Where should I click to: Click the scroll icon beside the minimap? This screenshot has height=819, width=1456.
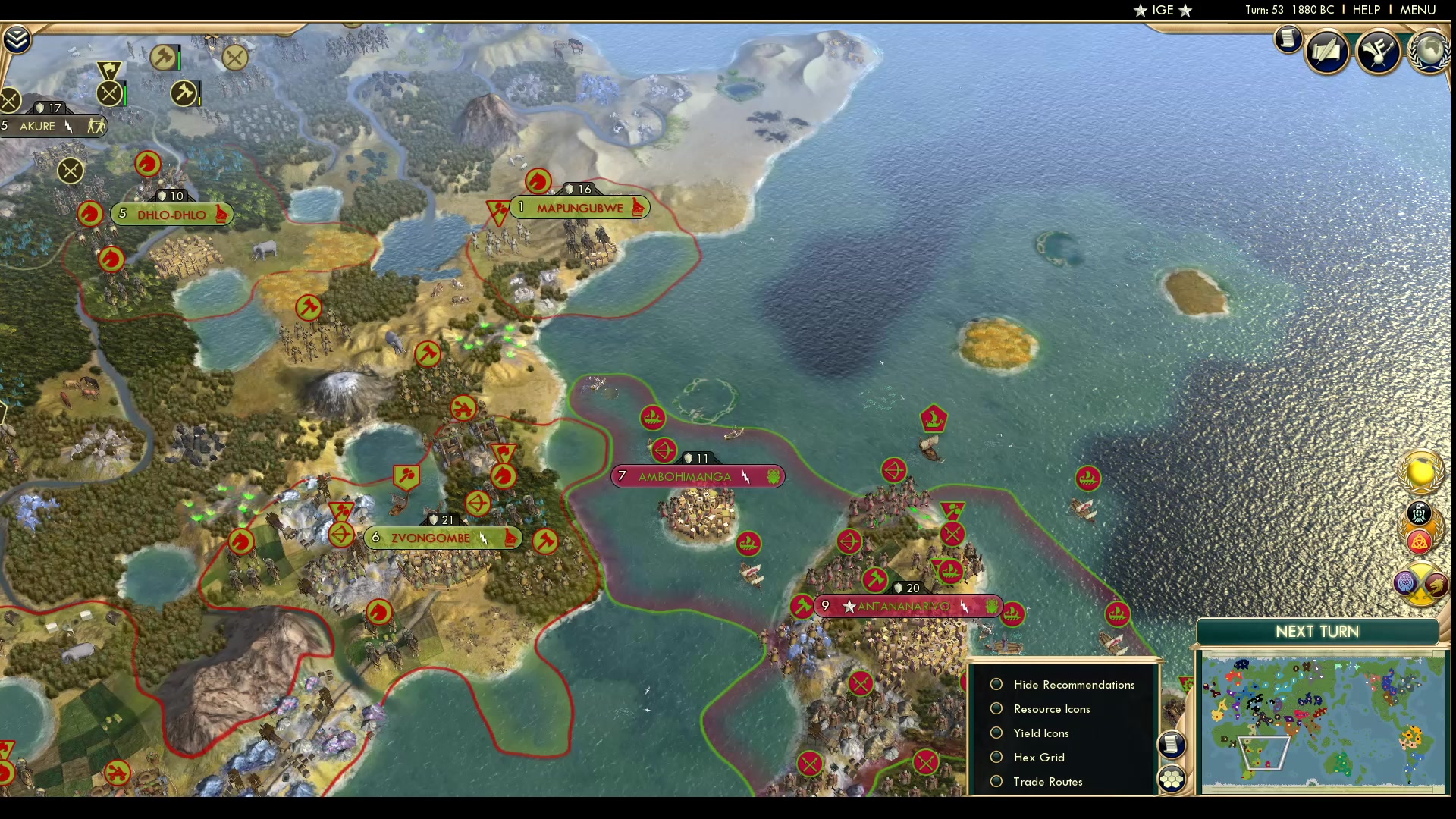(x=1172, y=745)
